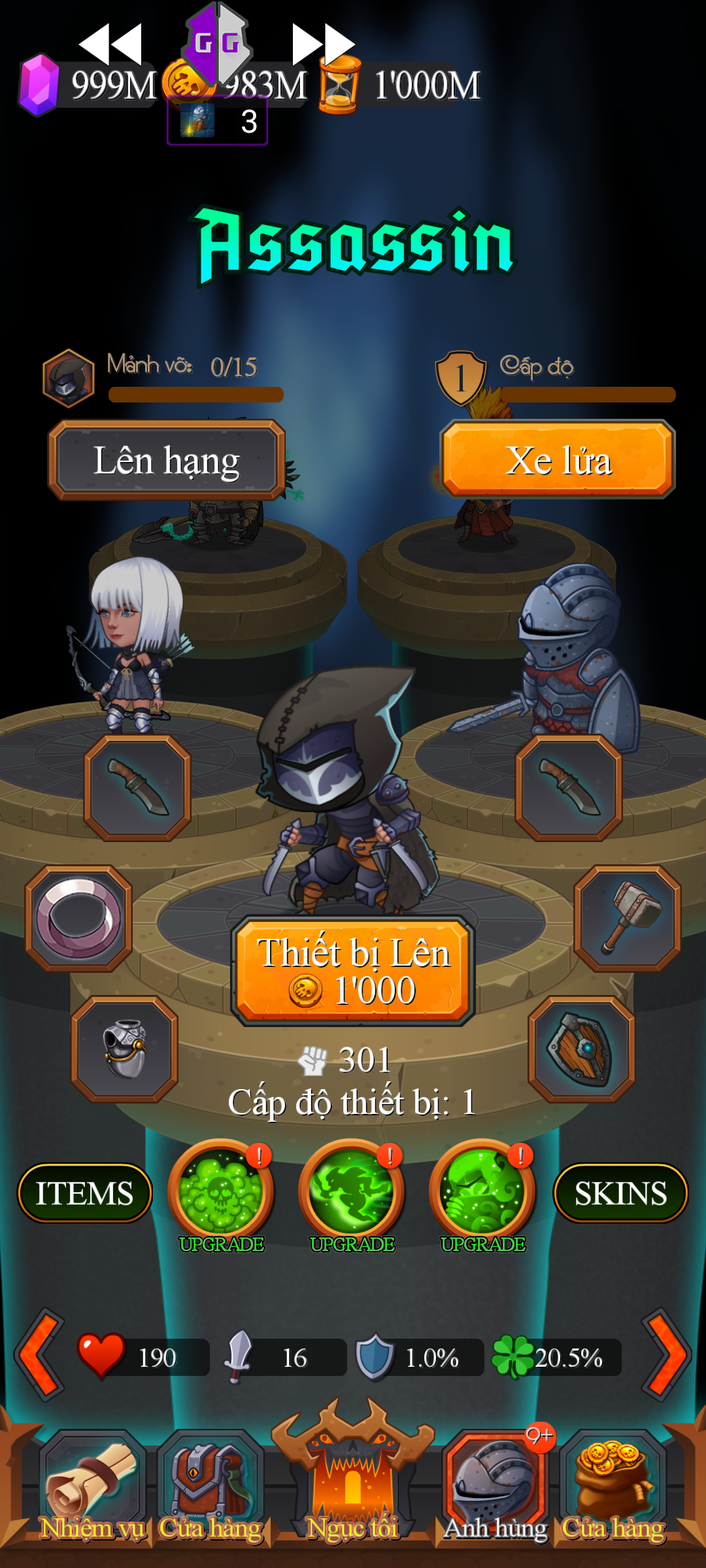The height and width of the screenshot is (1568, 706).
Task: Select the shield equipment slot
Action: (582, 1049)
